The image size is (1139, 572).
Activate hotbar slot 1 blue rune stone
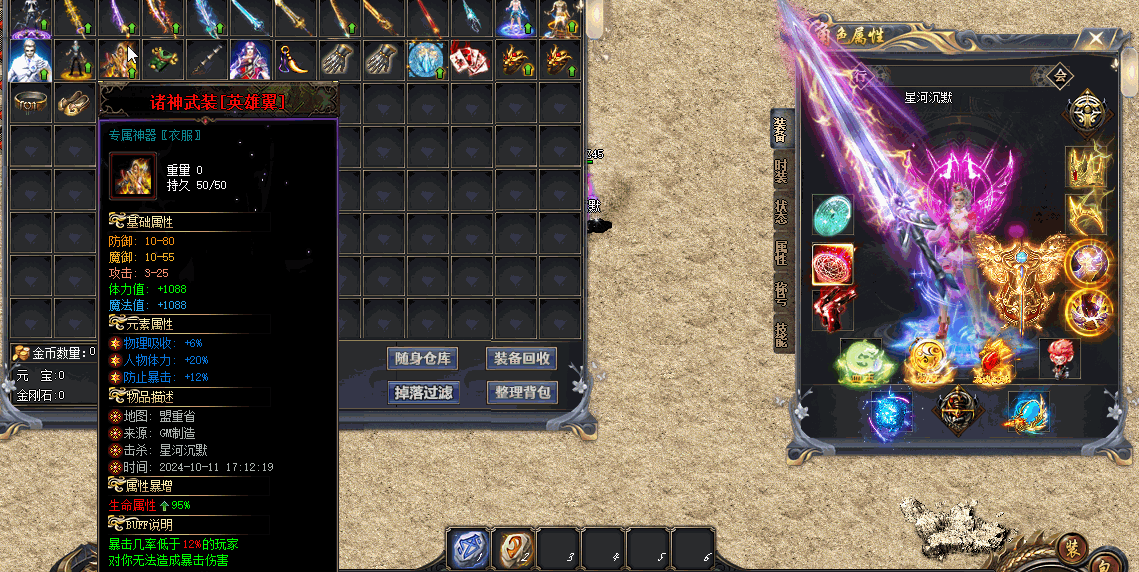coord(467,548)
